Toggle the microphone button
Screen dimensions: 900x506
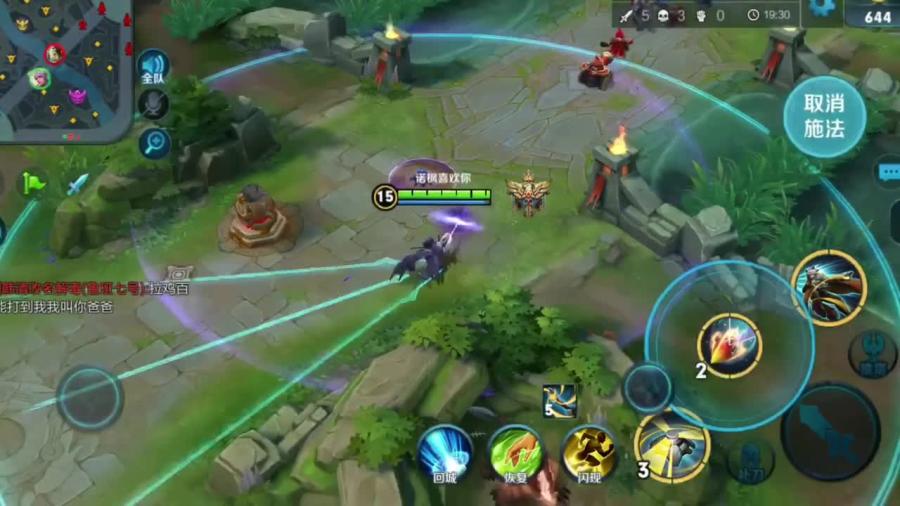click(153, 103)
